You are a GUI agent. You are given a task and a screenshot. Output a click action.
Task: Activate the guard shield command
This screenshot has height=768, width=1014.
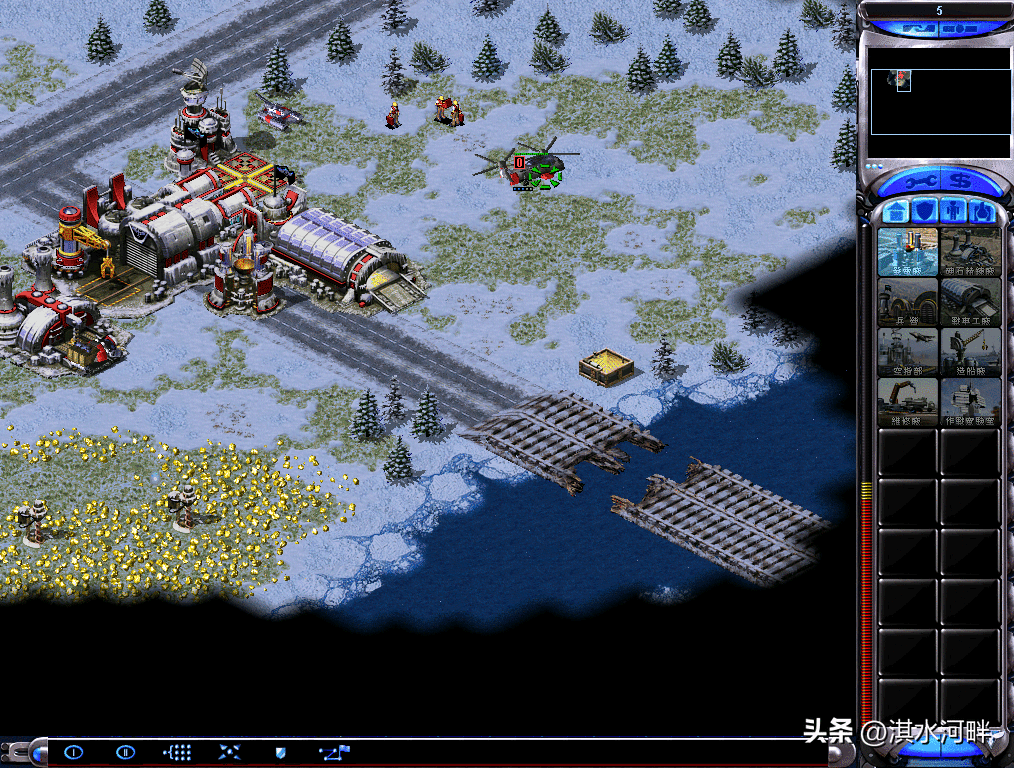[x=281, y=752]
